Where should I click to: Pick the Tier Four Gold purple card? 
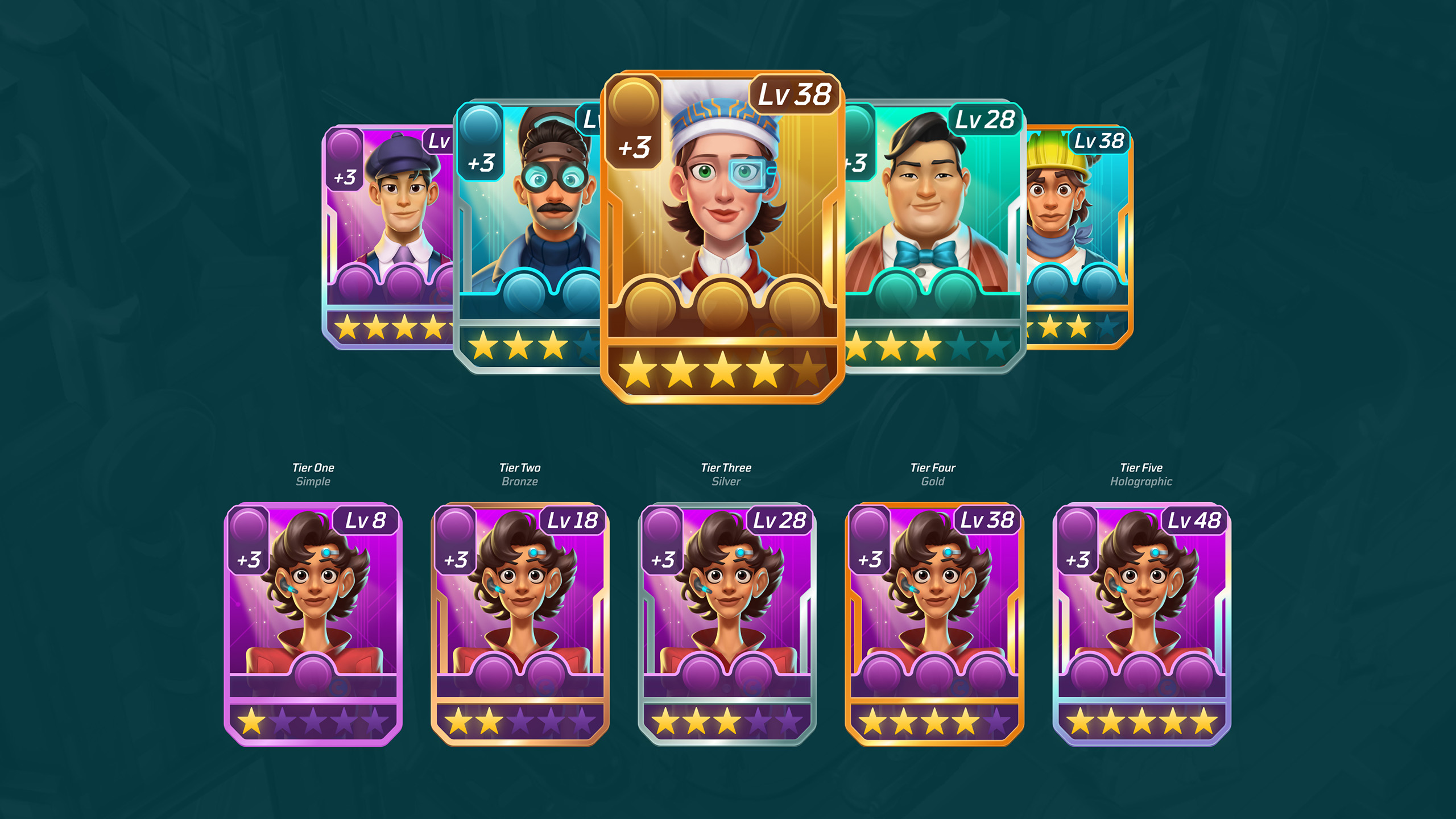point(934,624)
